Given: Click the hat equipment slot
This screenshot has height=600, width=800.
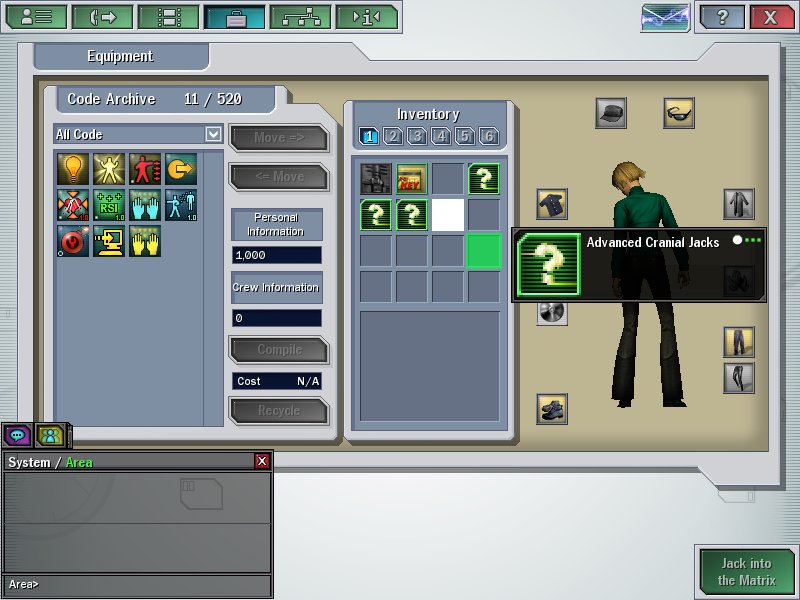Looking at the screenshot, I should [611, 113].
